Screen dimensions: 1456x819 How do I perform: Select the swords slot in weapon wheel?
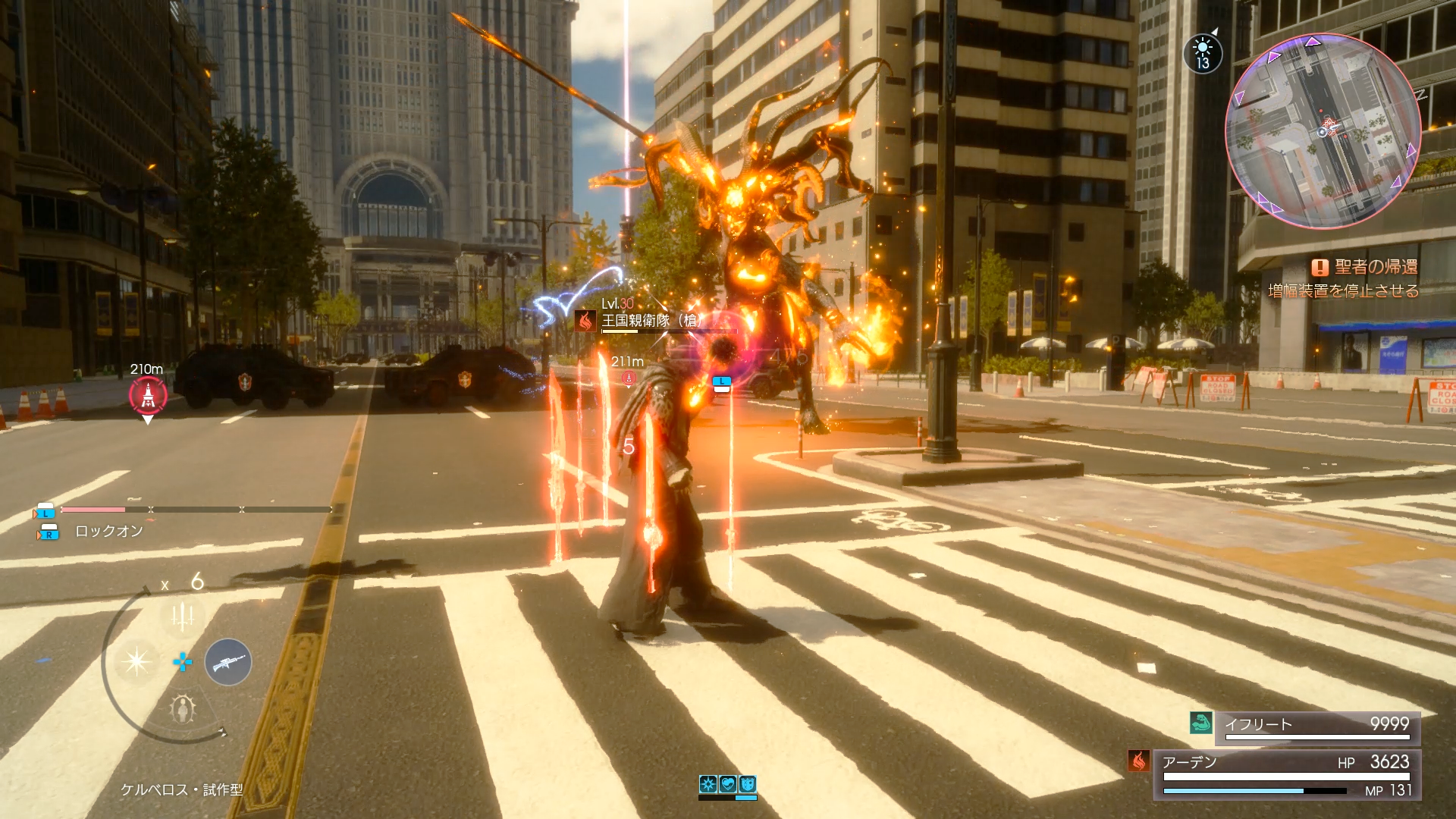pos(182,616)
